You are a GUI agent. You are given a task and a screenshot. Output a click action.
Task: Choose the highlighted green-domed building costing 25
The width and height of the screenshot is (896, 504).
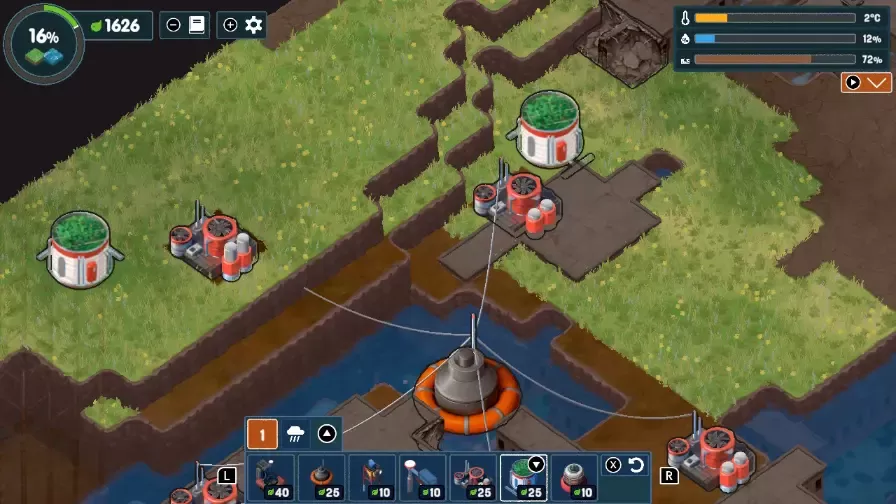(523, 477)
